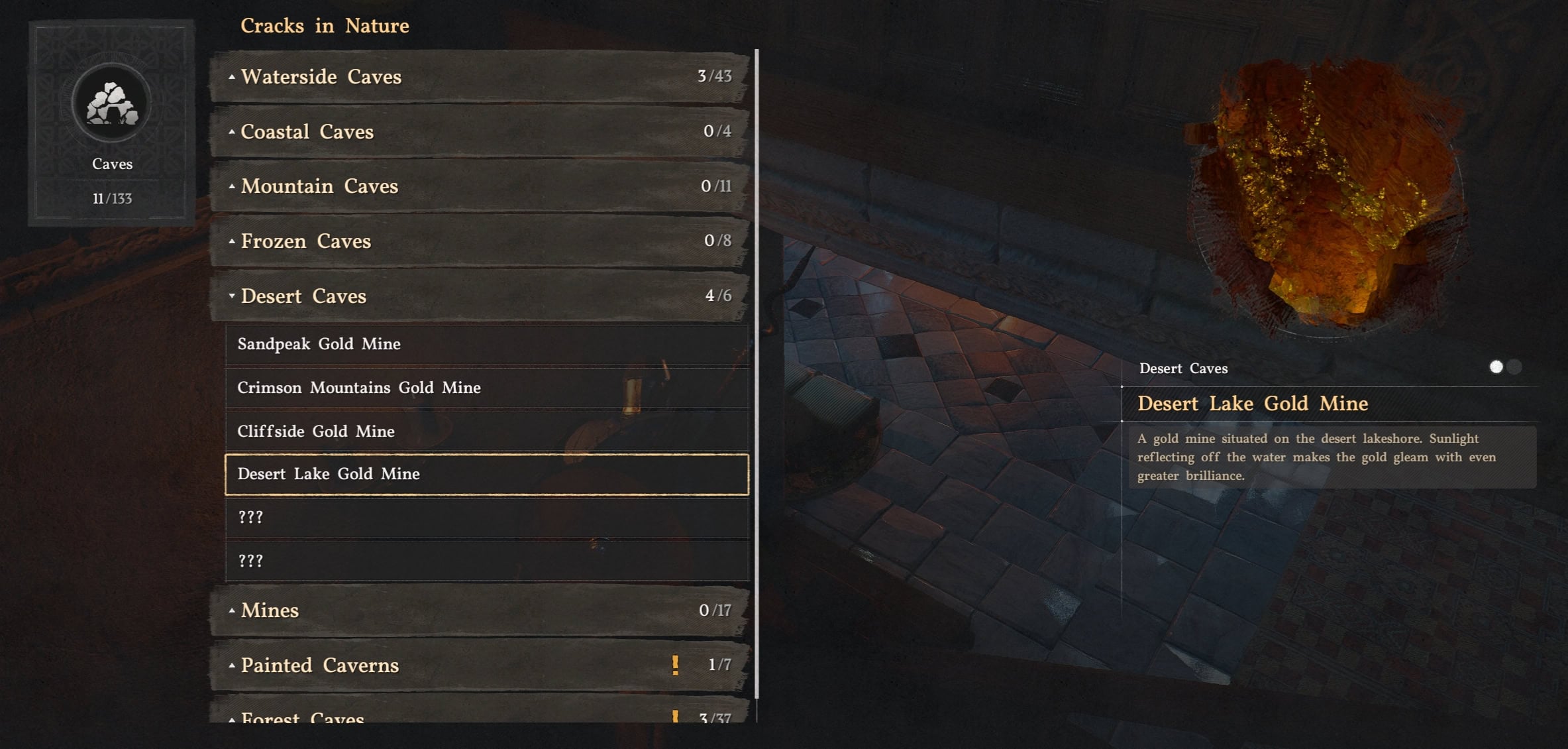Choose Crimson Mountains Gold Mine

pos(486,388)
